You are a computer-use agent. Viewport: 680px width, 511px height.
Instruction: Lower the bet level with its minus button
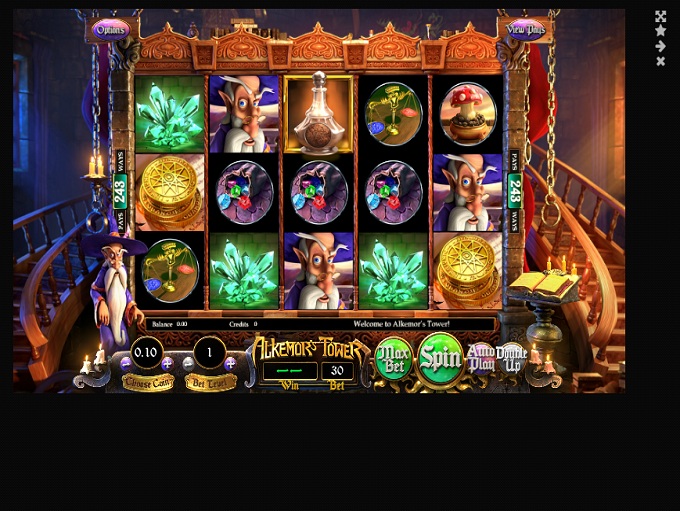tap(188, 364)
